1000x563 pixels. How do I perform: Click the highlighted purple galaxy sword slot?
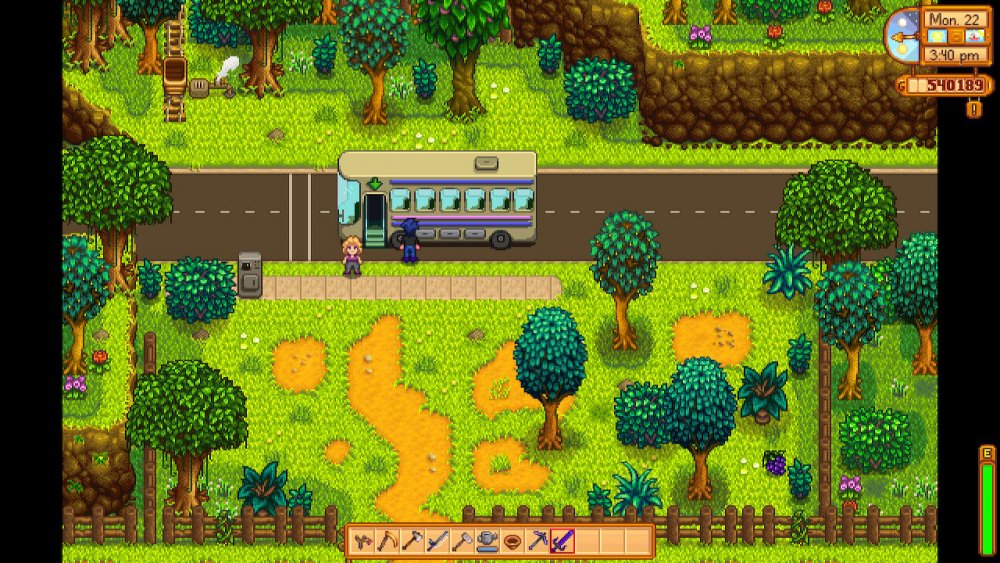[x=560, y=541]
